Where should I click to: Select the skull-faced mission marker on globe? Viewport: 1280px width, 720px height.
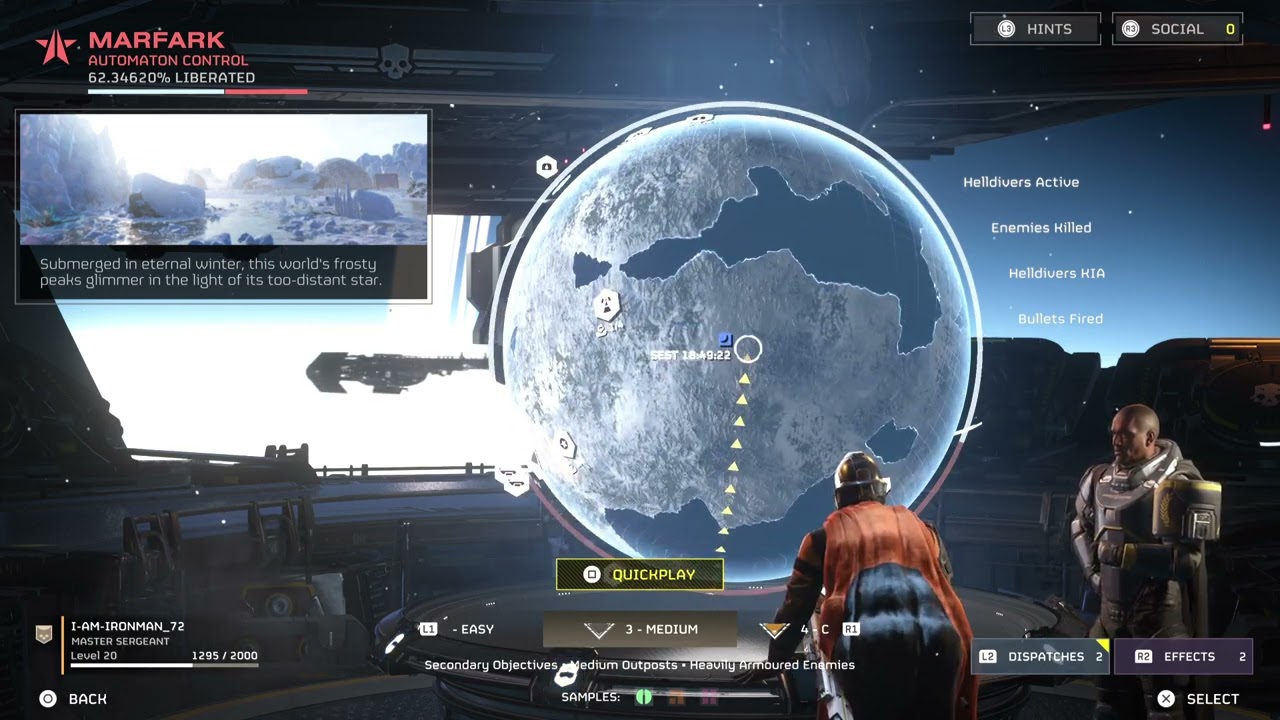tap(607, 304)
